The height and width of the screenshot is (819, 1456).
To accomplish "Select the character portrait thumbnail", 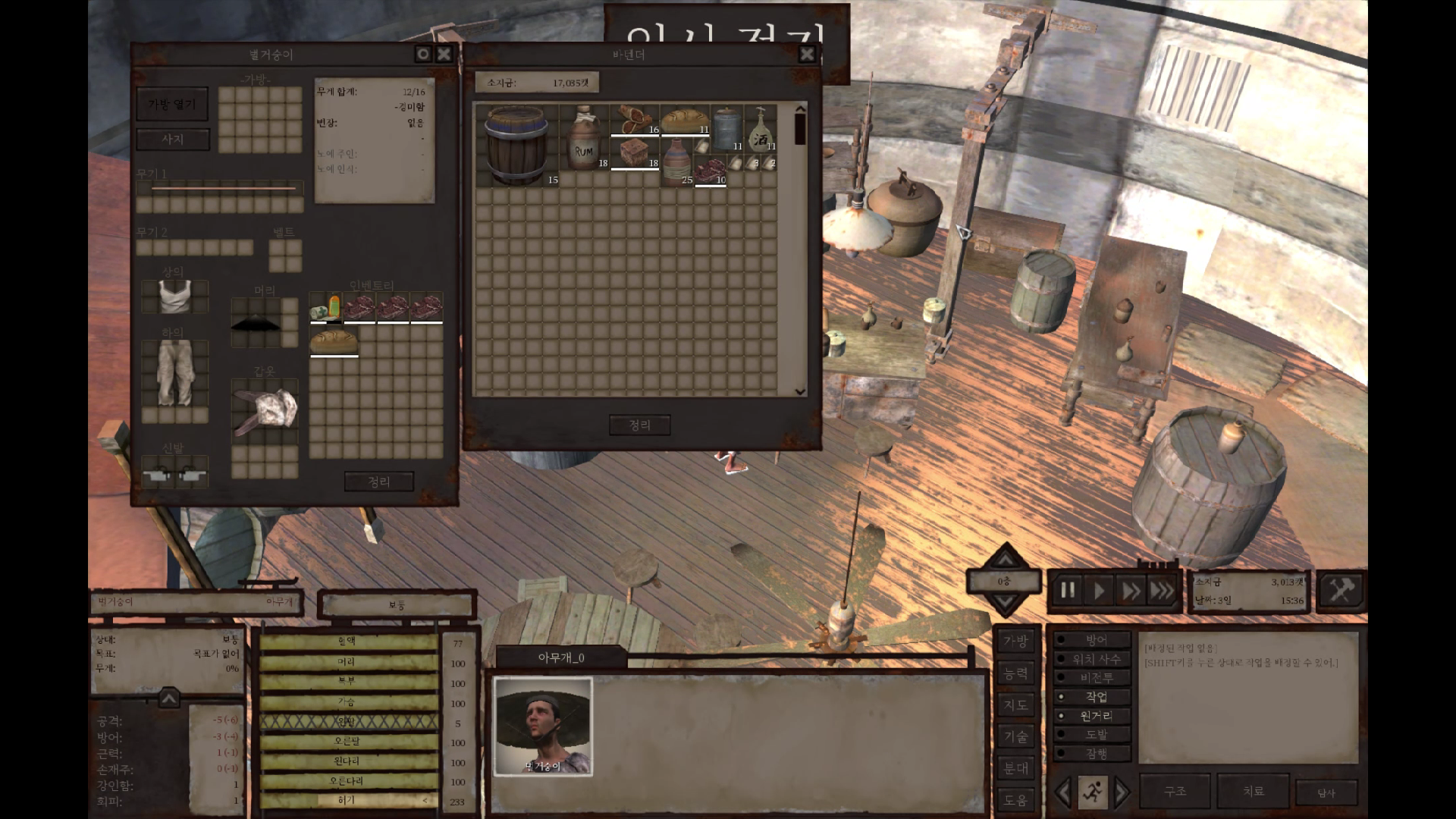I will (543, 726).
